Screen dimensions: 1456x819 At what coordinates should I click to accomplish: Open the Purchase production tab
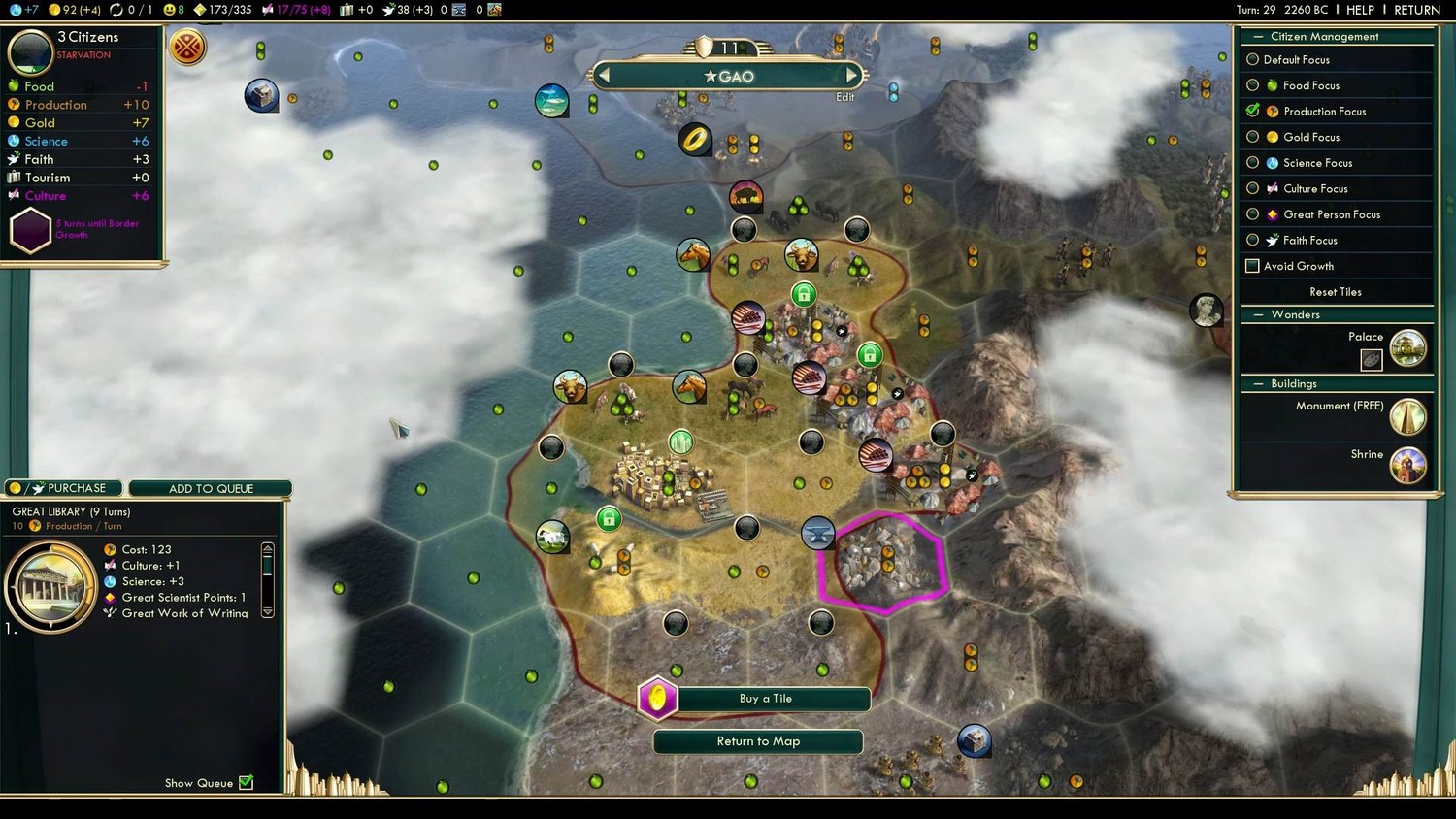click(x=65, y=488)
